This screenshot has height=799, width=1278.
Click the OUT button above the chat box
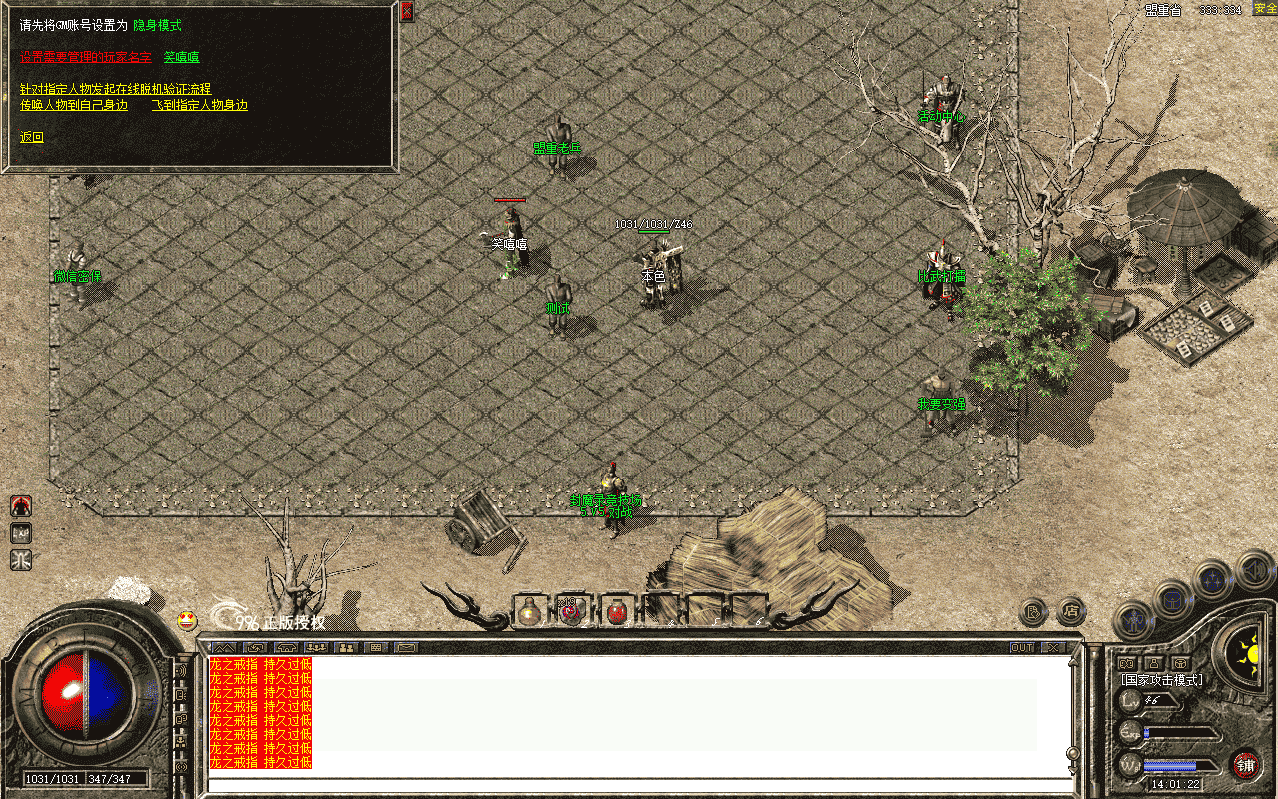point(1022,648)
